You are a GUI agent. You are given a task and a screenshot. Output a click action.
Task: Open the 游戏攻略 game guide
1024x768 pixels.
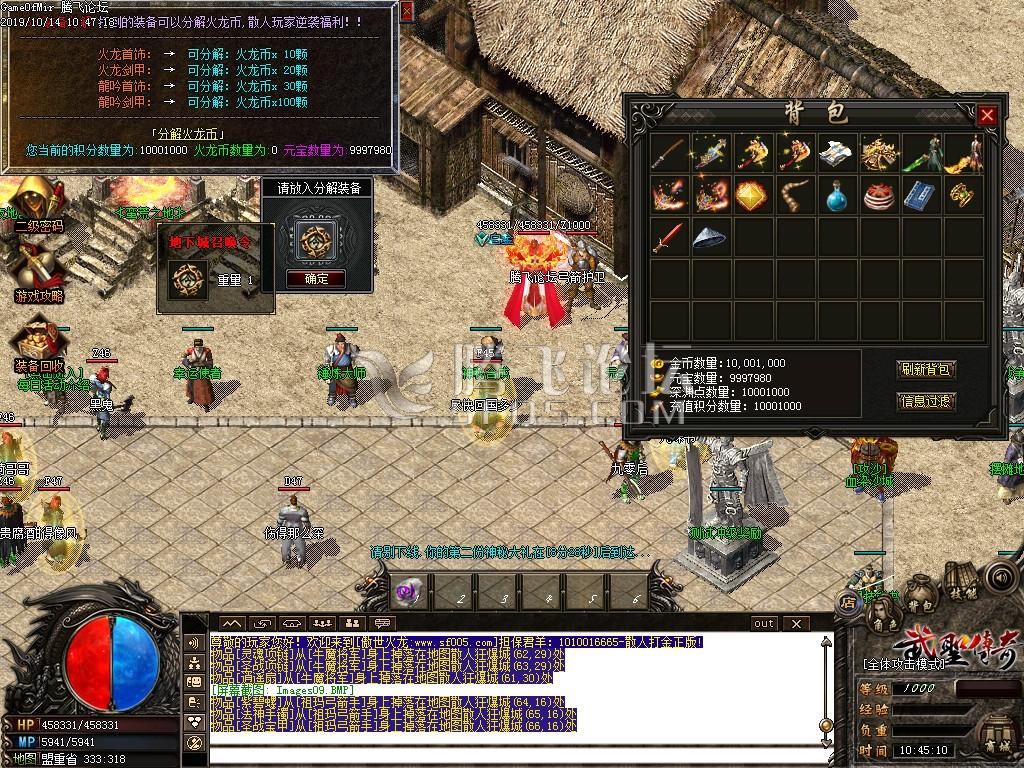[x=38, y=268]
